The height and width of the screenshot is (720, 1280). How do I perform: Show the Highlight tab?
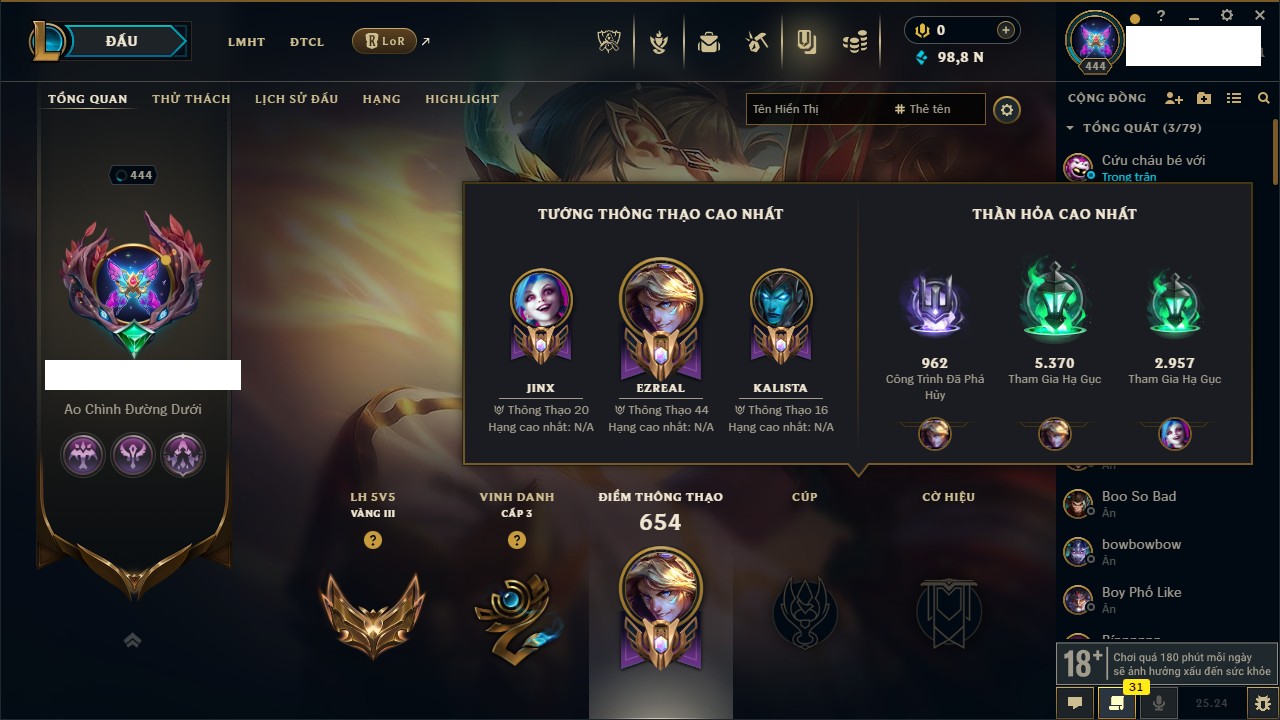click(x=461, y=99)
